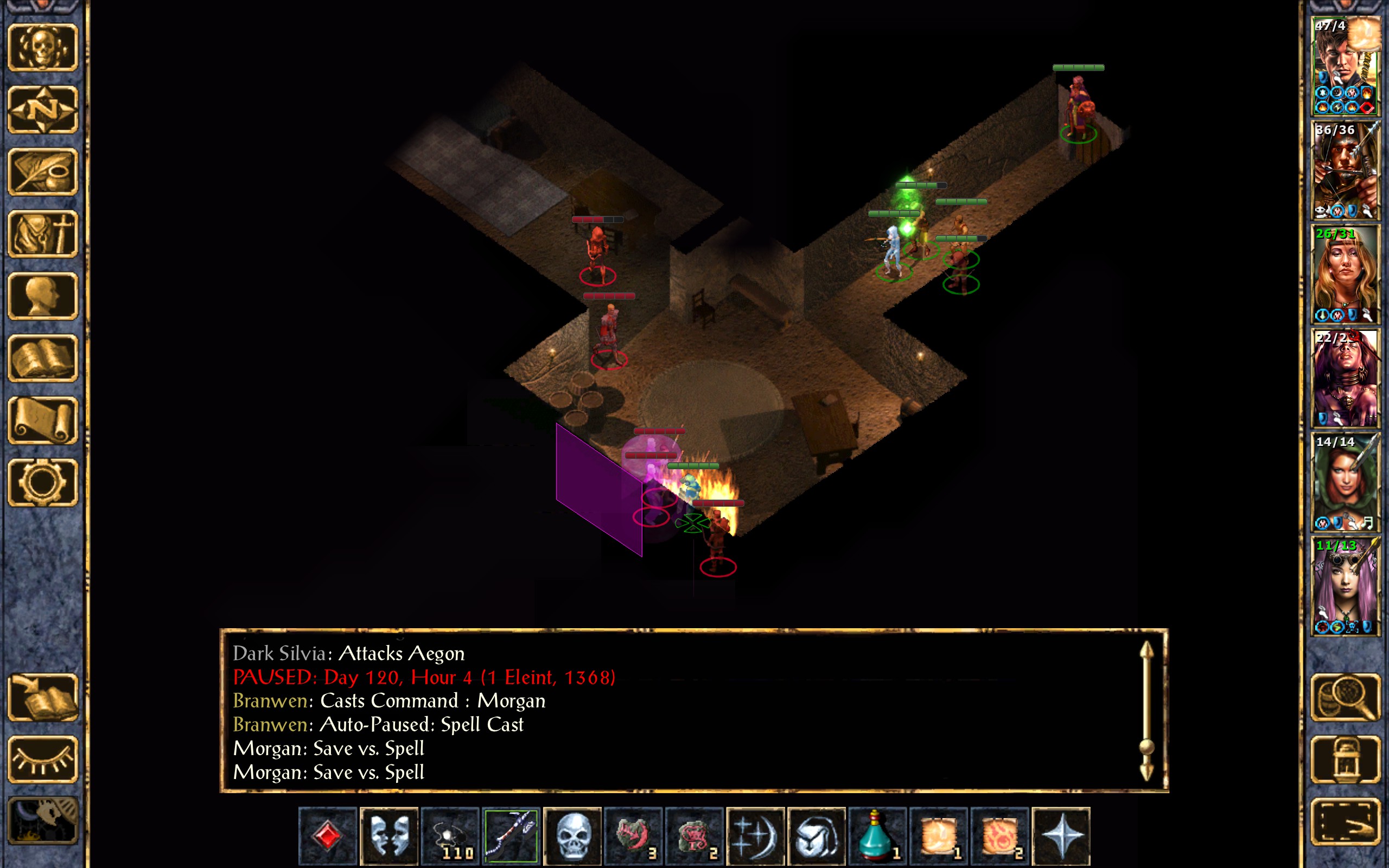Toggle party AI with the lantern button
This screenshot has height=868, width=1389.
(x=1346, y=759)
